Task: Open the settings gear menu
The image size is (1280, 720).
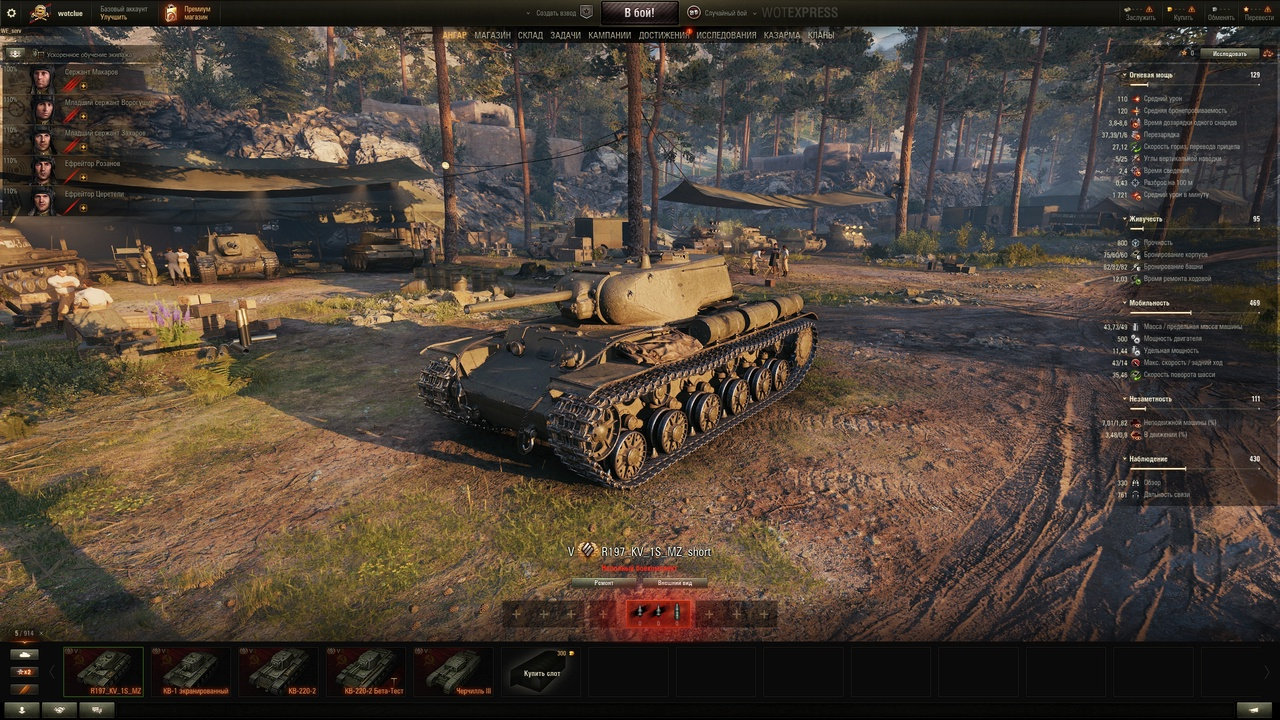Action: pos(12,13)
